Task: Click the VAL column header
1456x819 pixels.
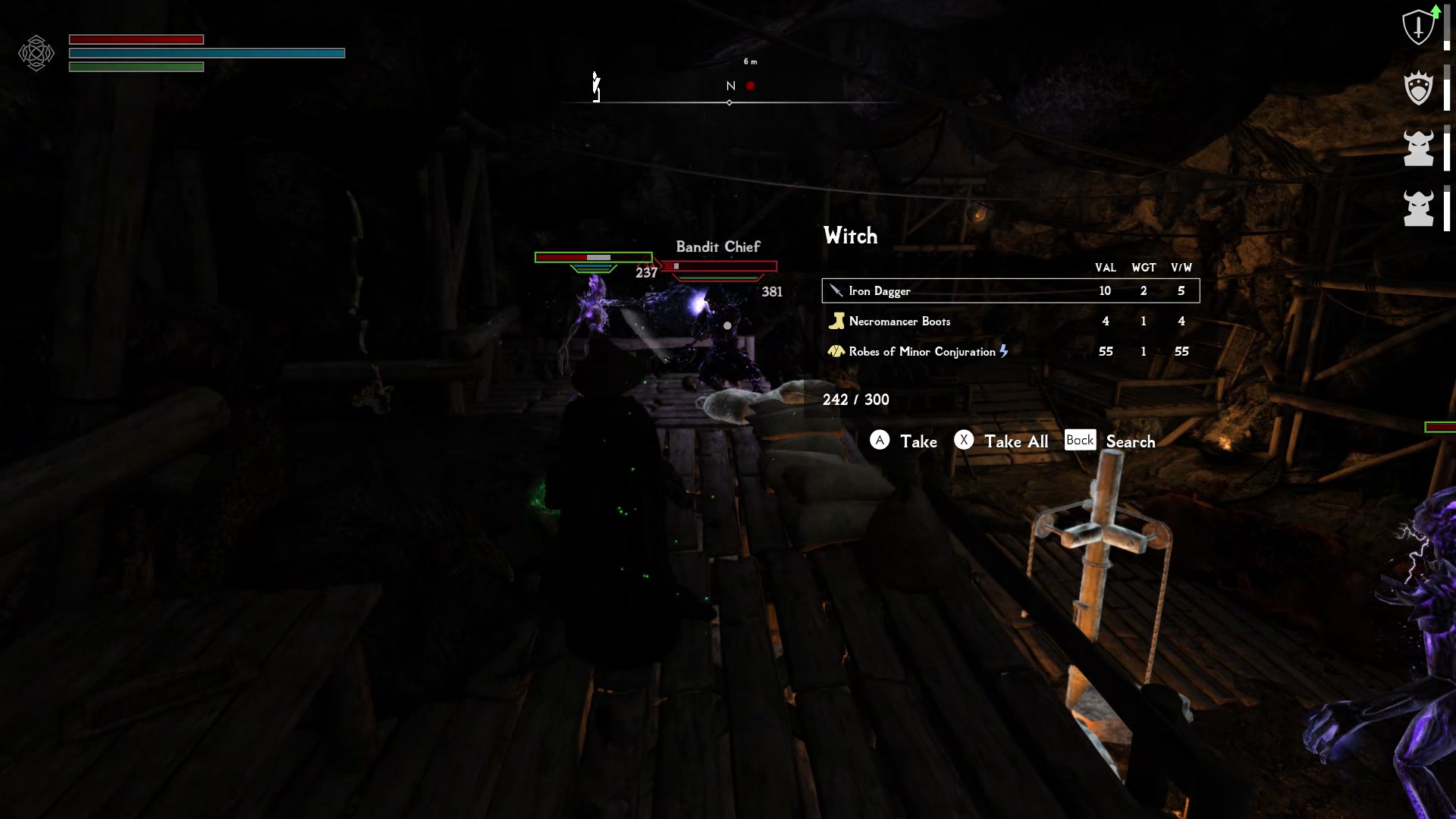Action: click(1105, 268)
